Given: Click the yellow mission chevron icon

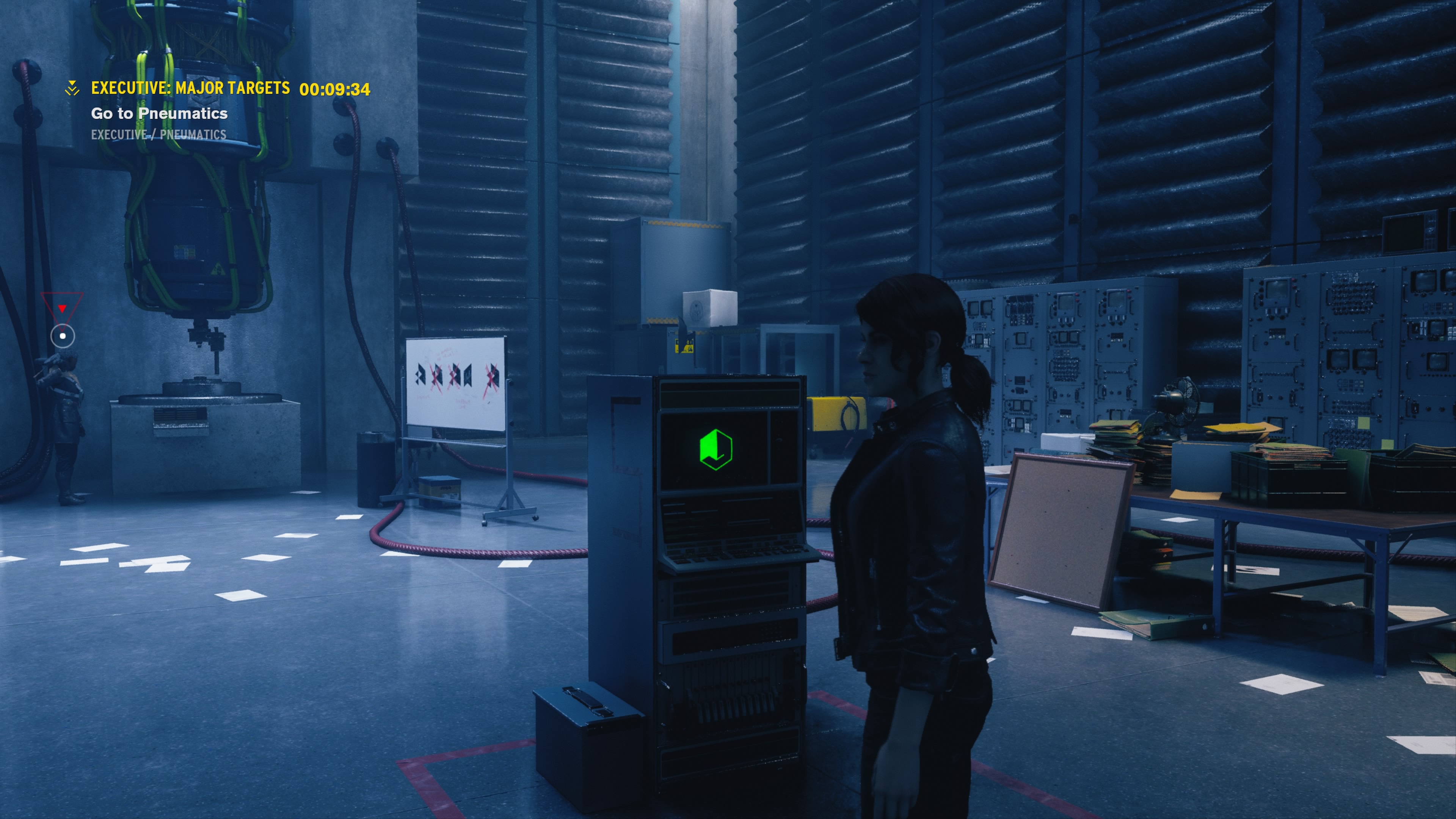Looking at the screenshot, I should (x=72, y=88).
